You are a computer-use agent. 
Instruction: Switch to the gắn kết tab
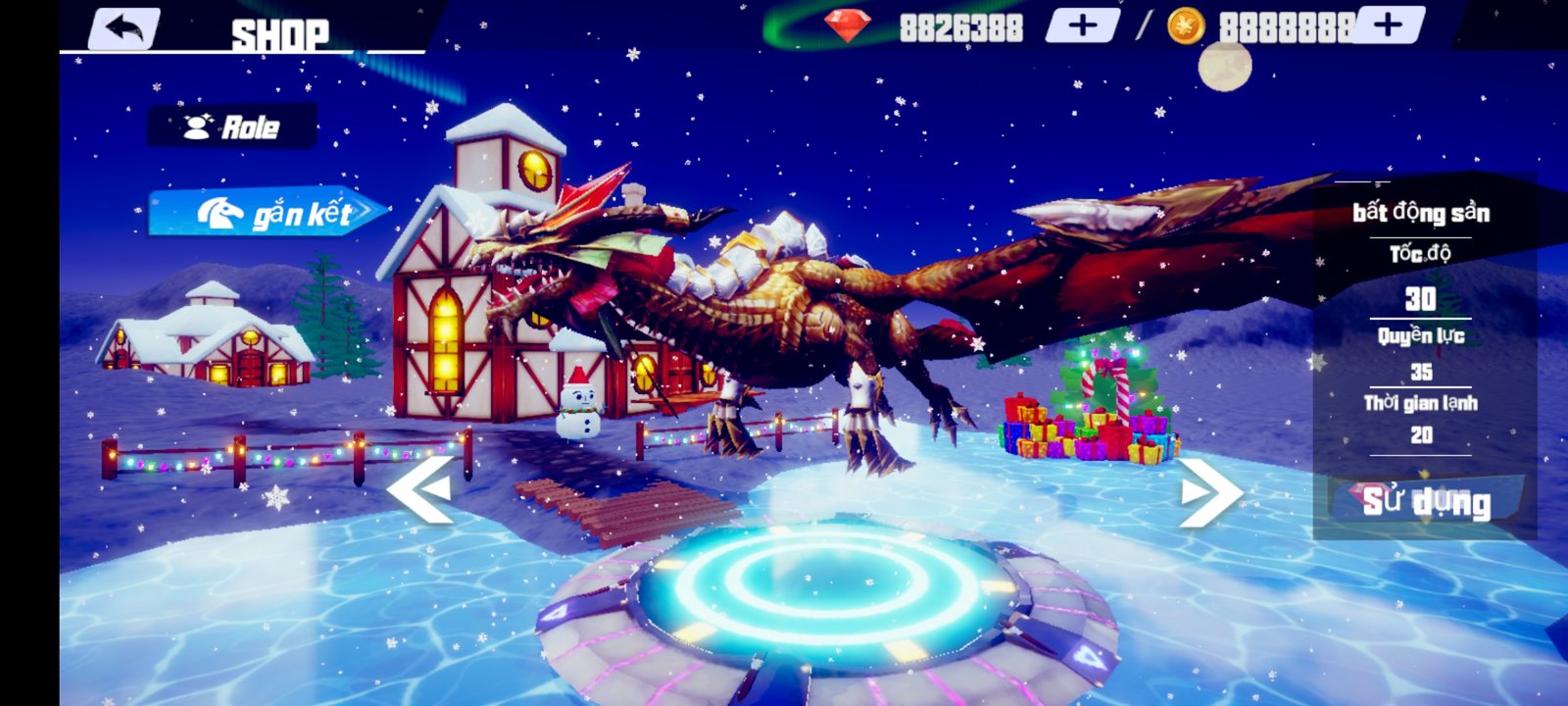point(267,212)
